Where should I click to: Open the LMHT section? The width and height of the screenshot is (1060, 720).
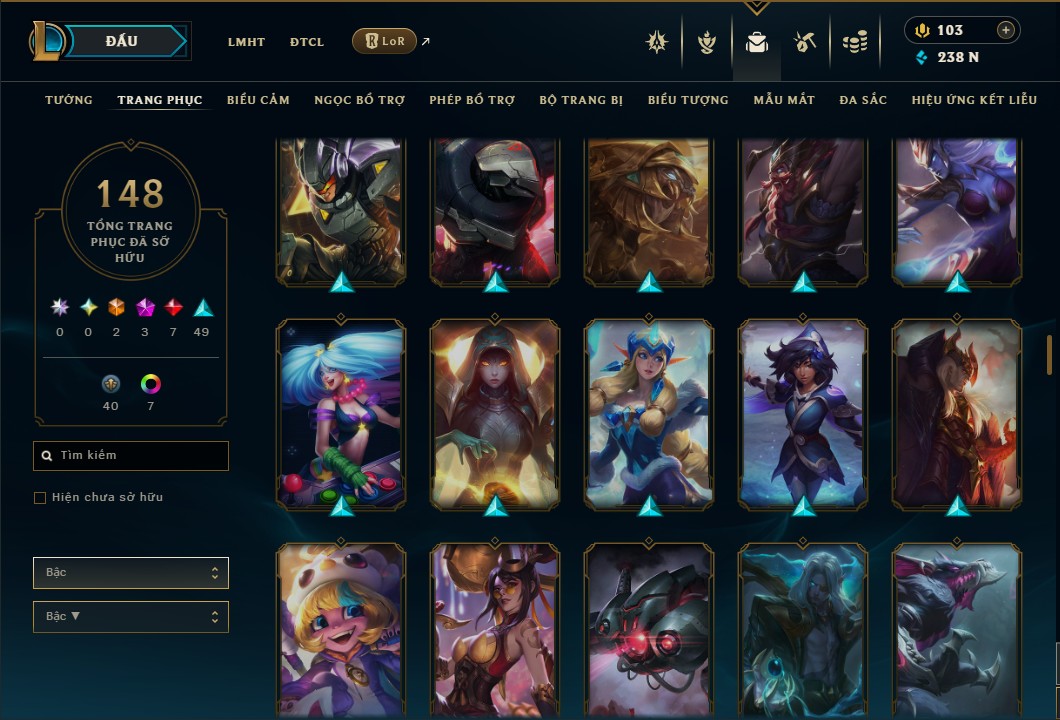(x=246, y=42)
